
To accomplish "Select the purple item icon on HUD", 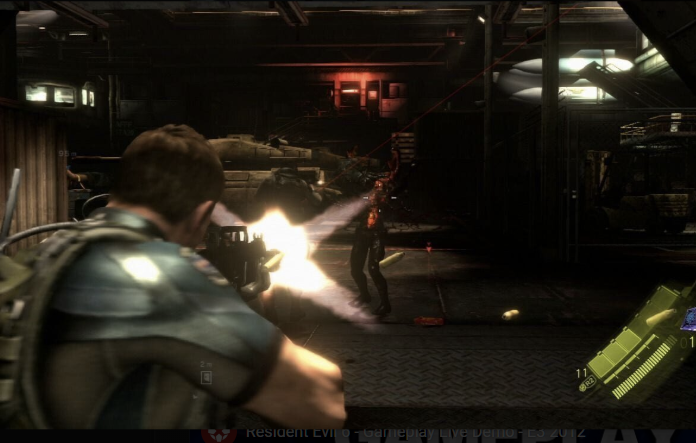I will [x=688, y=318].
